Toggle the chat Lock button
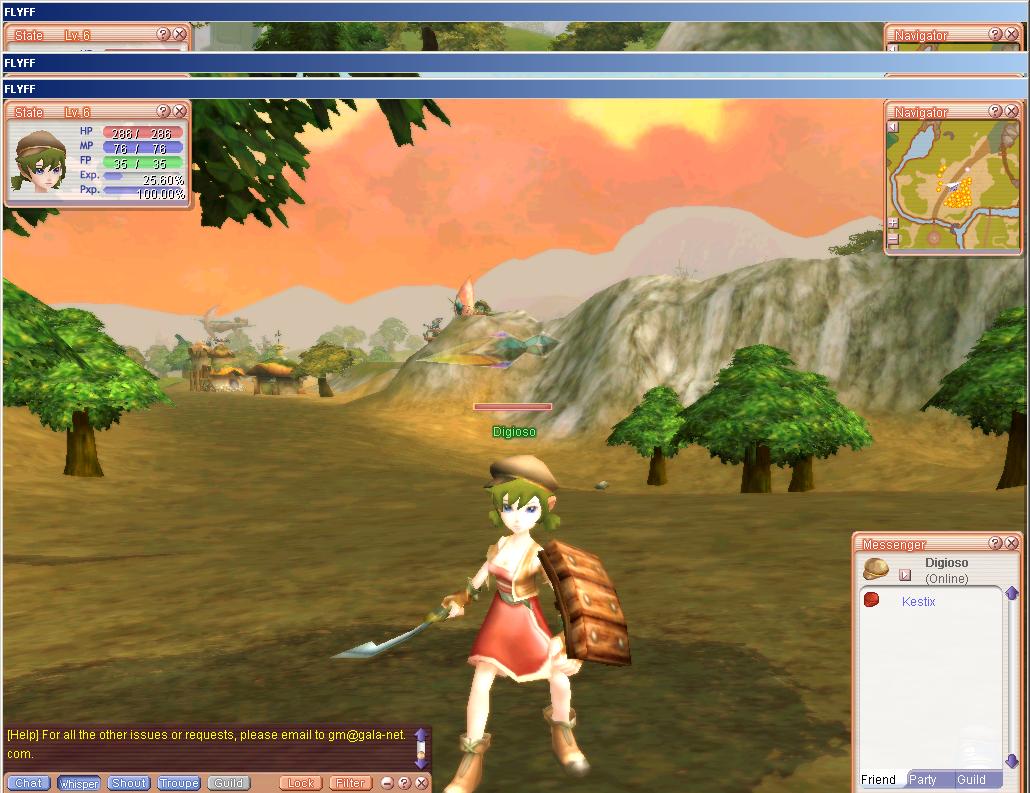 point(301,783)
